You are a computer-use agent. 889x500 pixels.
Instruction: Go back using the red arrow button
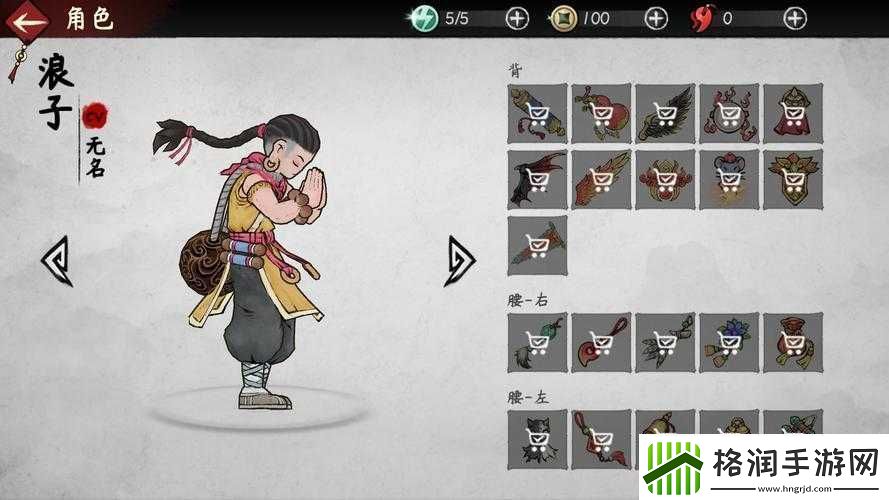pos(32,18)
